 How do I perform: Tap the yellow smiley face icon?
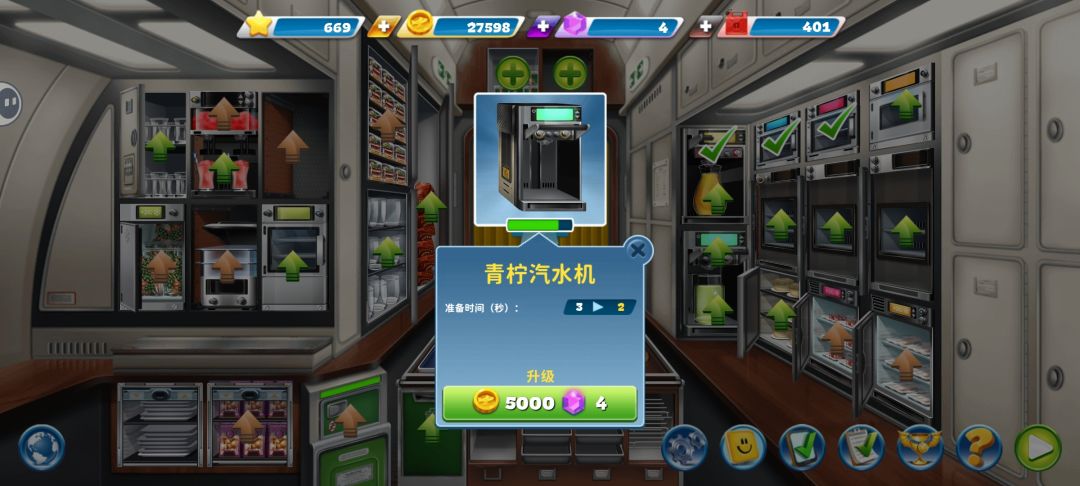coord(743,448)
